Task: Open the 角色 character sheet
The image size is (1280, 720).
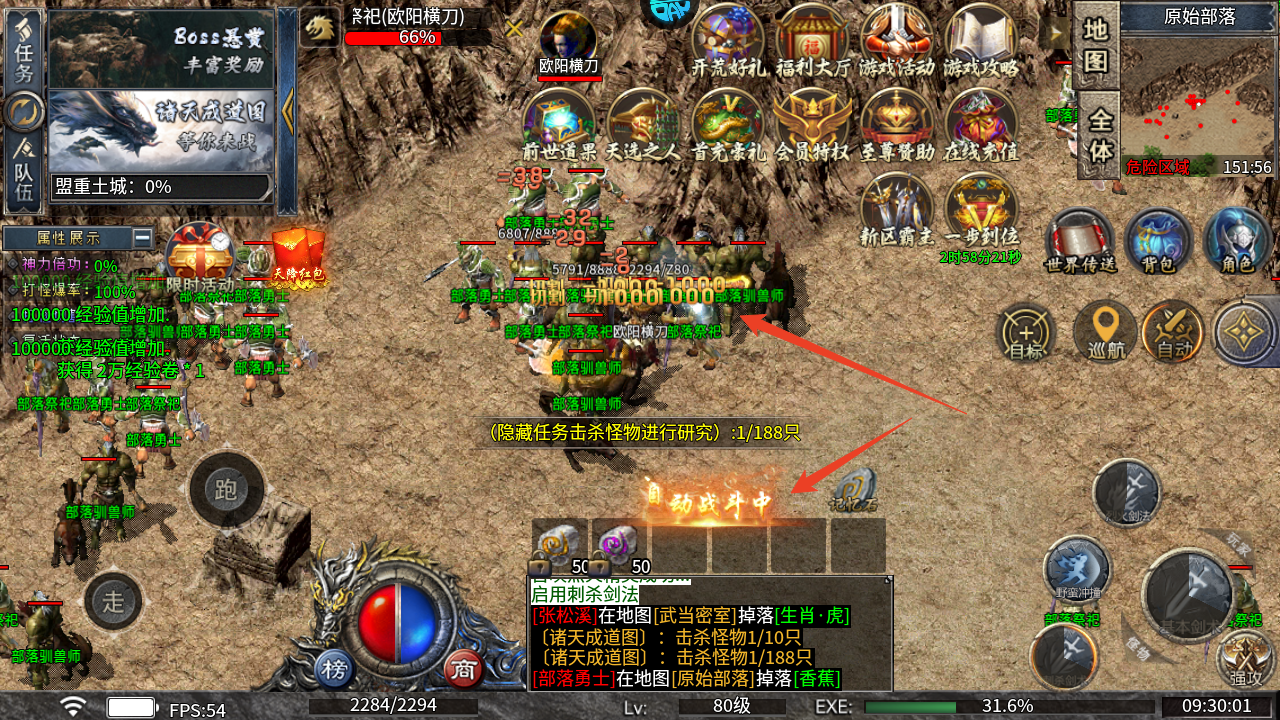Action: pyautogui.click(x=1237, y=241)
